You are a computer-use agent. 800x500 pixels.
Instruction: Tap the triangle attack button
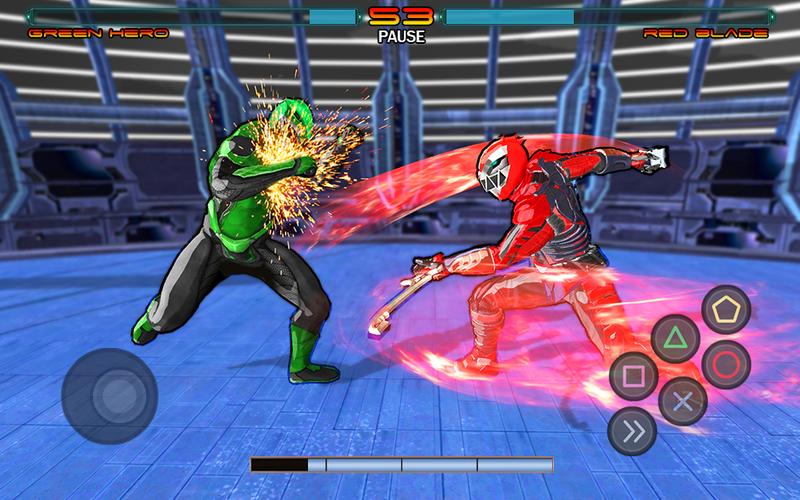pyautogui.click(x=675, y=338)
